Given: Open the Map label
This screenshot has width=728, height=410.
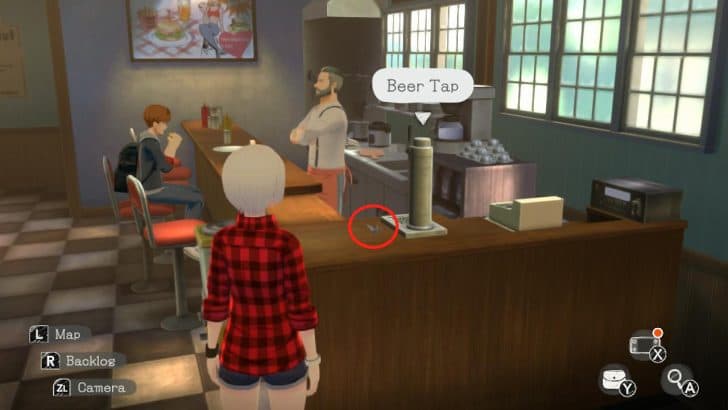Looking at the screenshot, I should pos(67,334).
